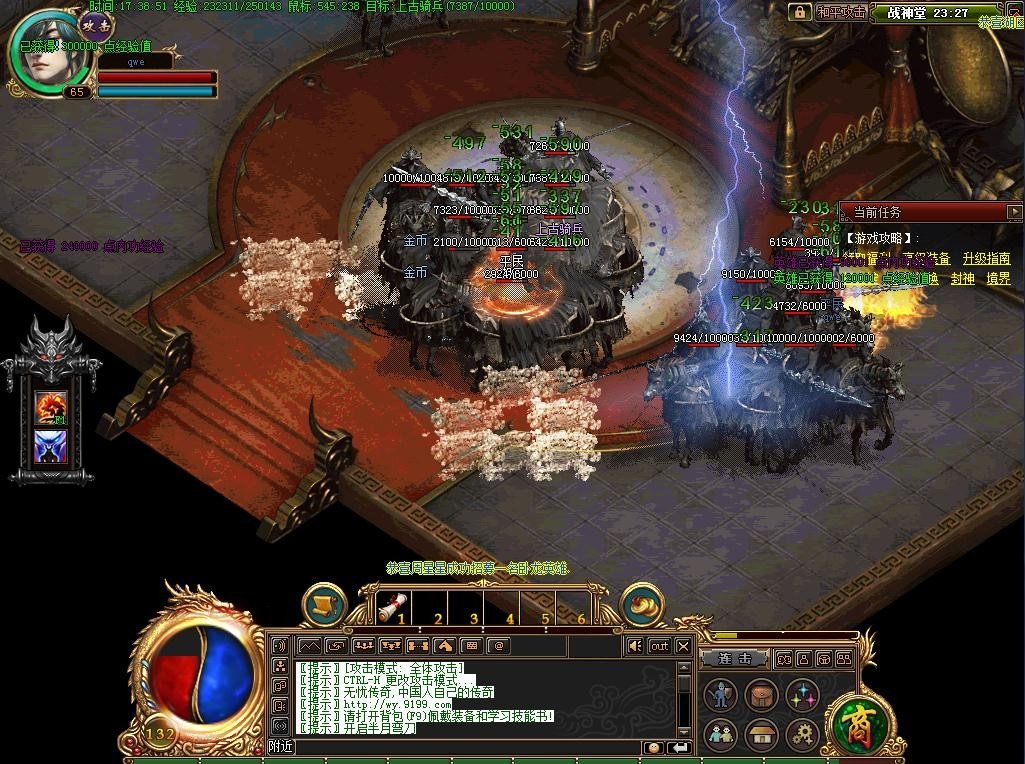Click the round scroll button left of hotbar

point(325,605)
